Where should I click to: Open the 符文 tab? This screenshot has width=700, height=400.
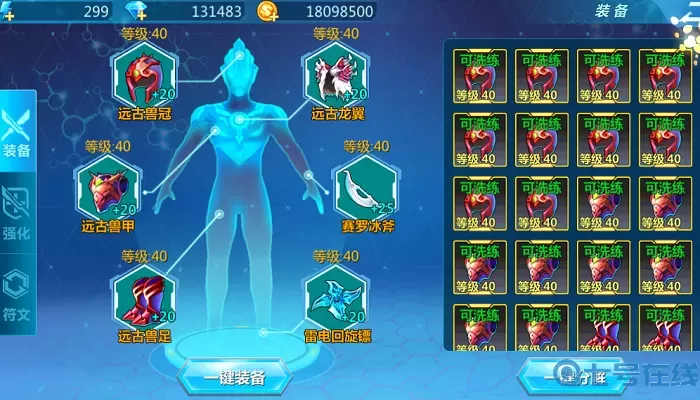coord(17,290)
